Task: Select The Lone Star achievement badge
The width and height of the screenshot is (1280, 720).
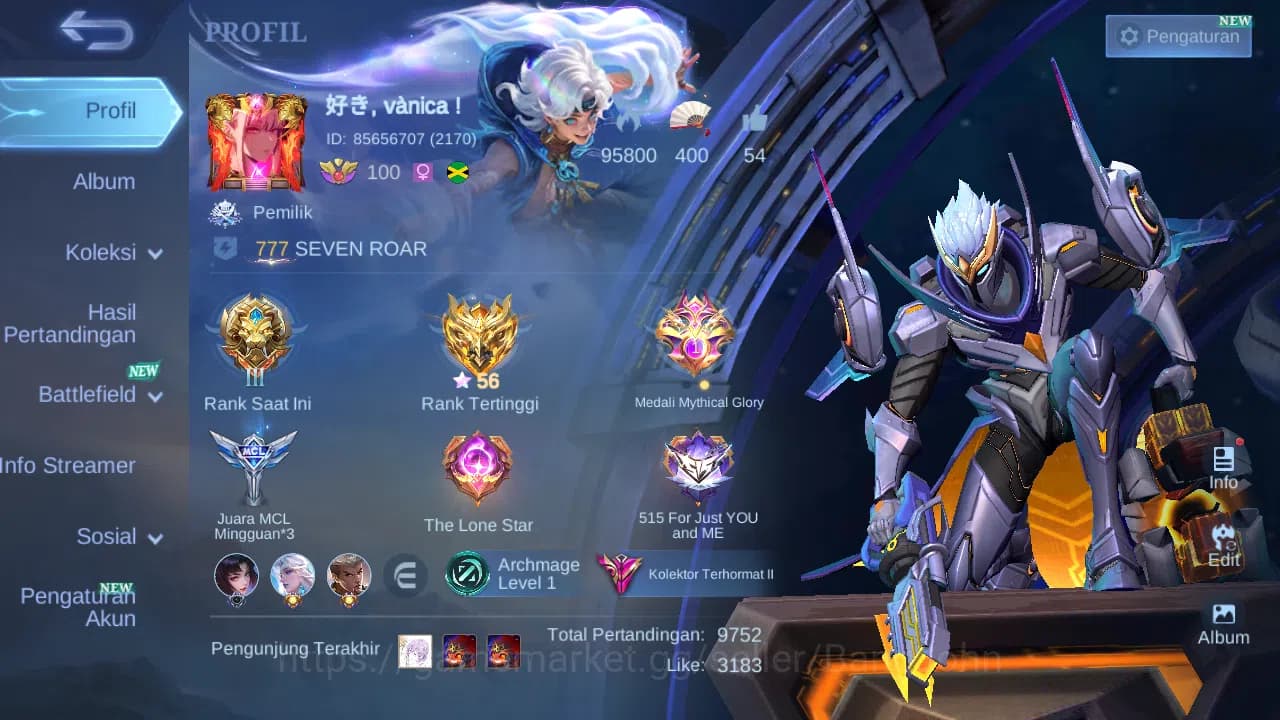Action: [478, 463]
